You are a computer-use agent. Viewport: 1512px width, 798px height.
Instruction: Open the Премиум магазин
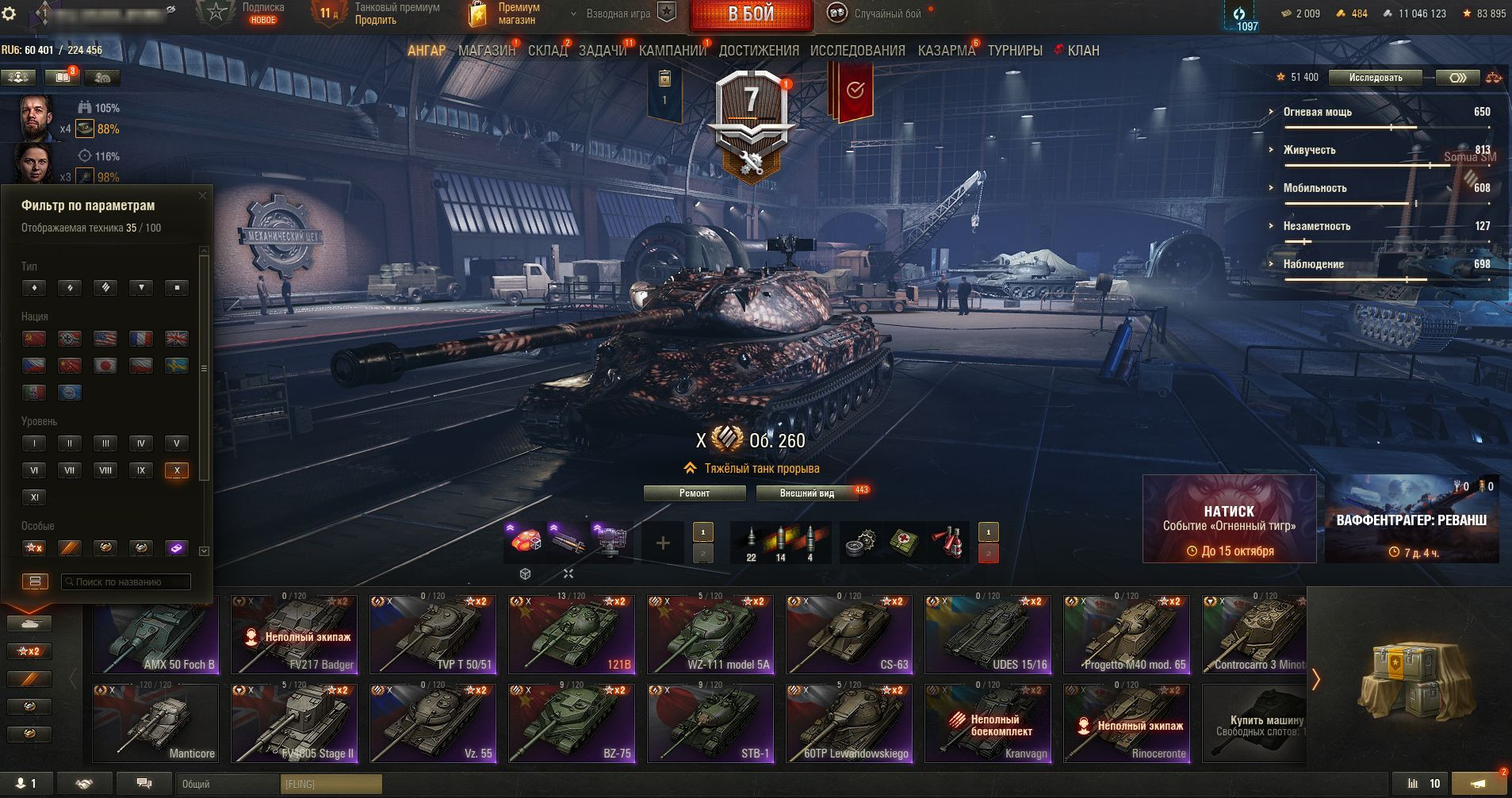point(507,13)
